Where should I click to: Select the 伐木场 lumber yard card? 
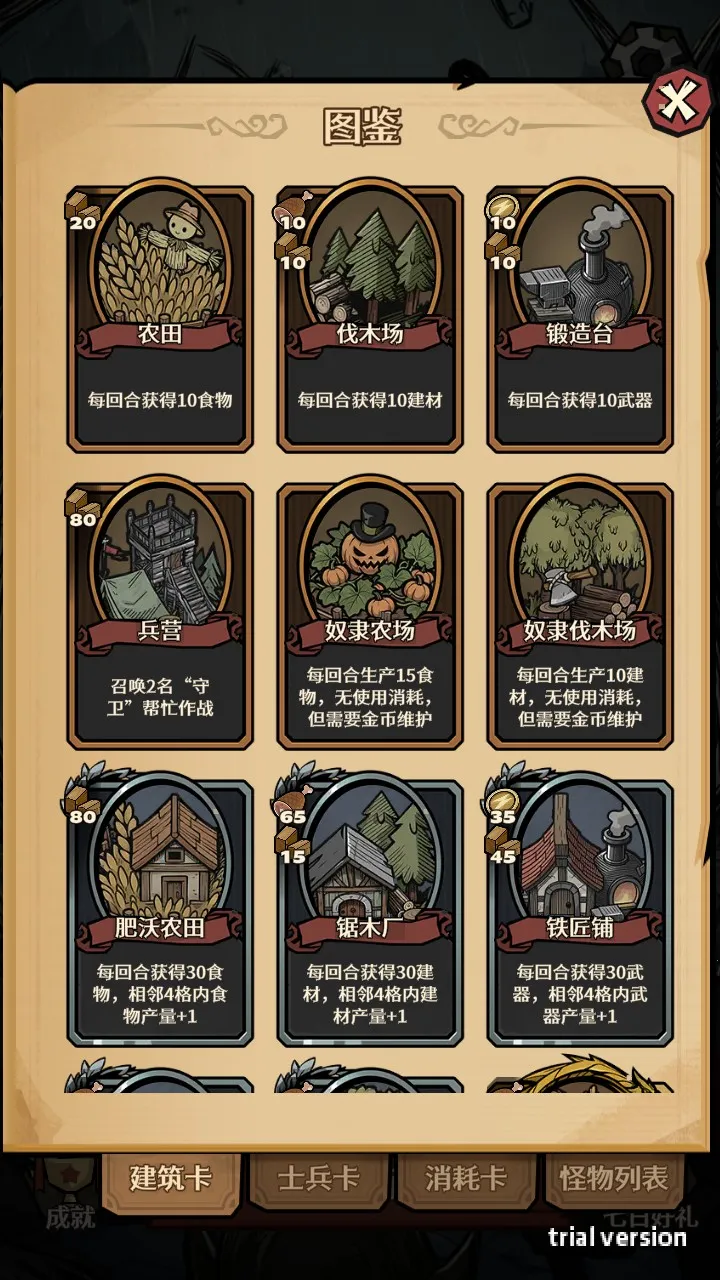click(370, 318)
